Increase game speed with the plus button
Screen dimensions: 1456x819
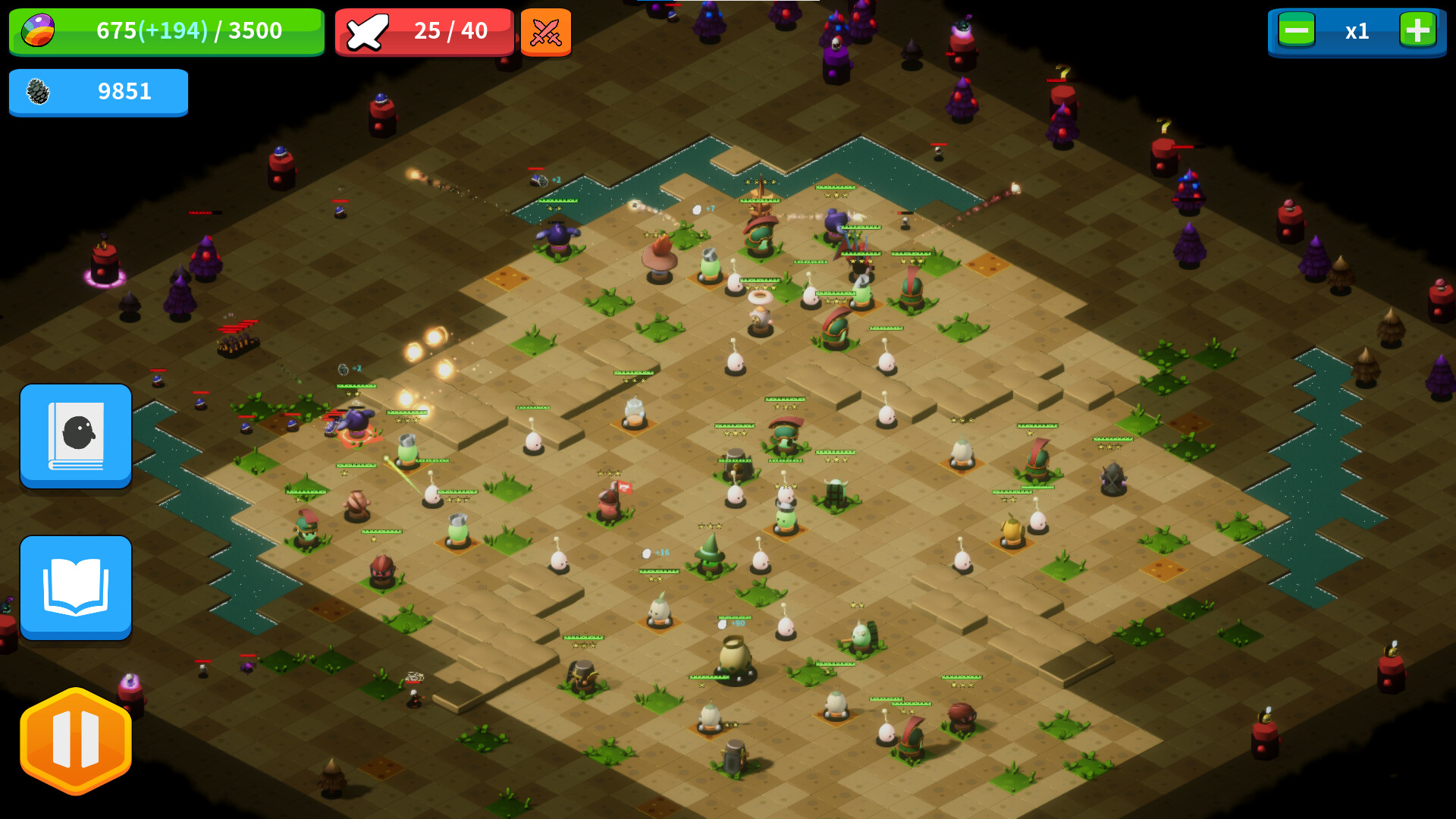[1417, 32]
